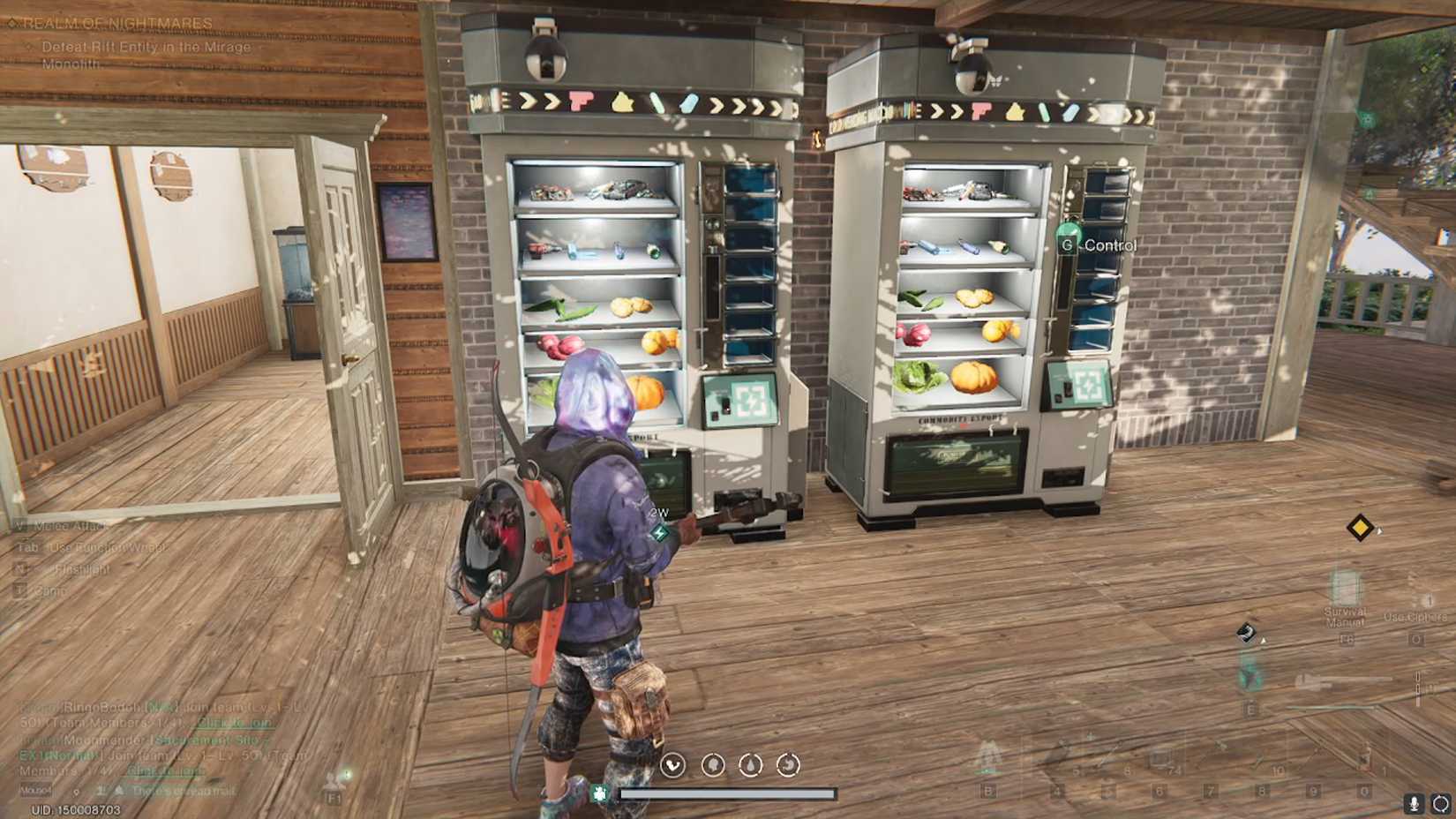Click the thirst droplet status icon
This screenshot has width=1456, height=819.
[x=750, y=767]
